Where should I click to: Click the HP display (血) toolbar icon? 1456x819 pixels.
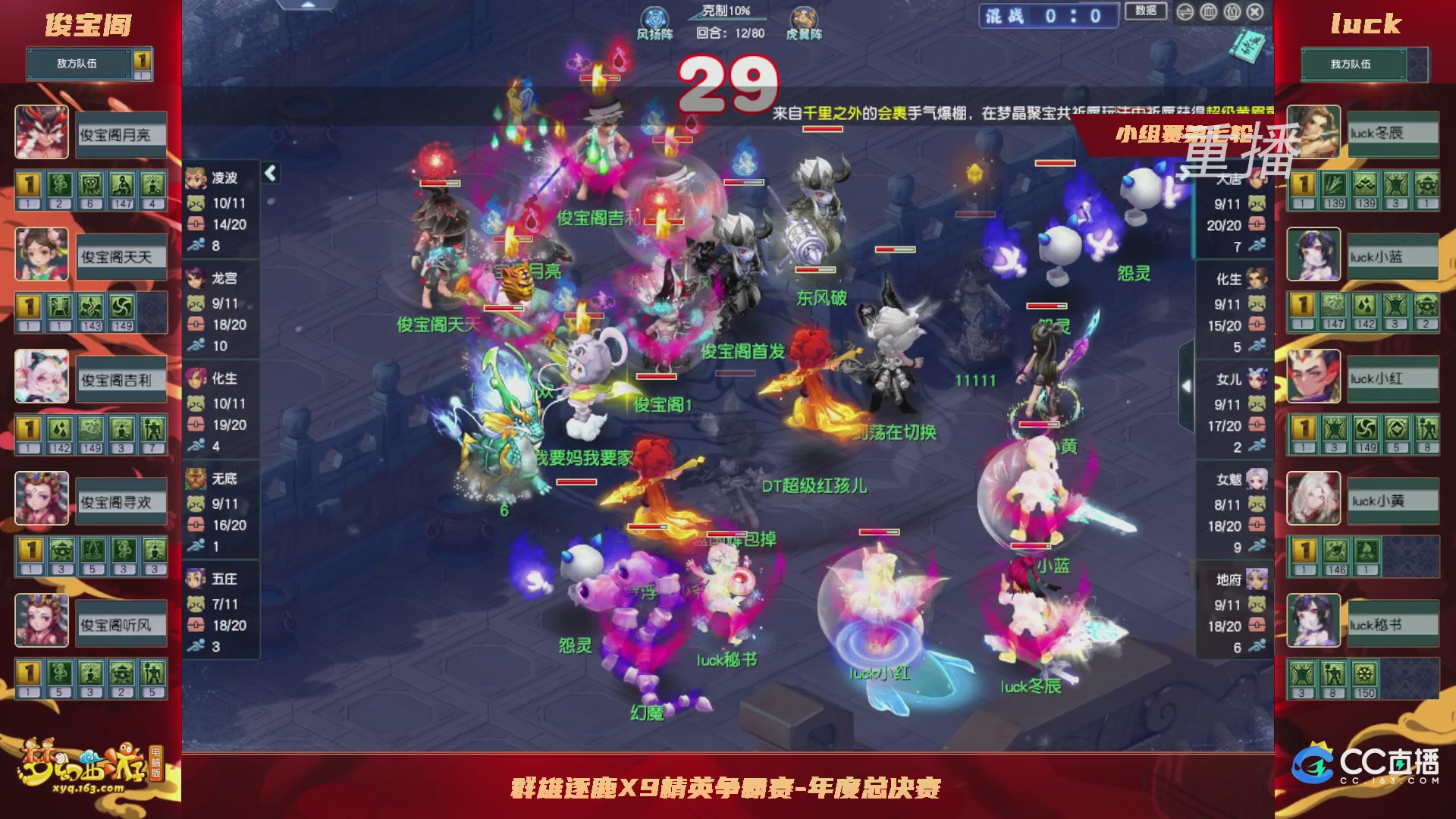1208,11
